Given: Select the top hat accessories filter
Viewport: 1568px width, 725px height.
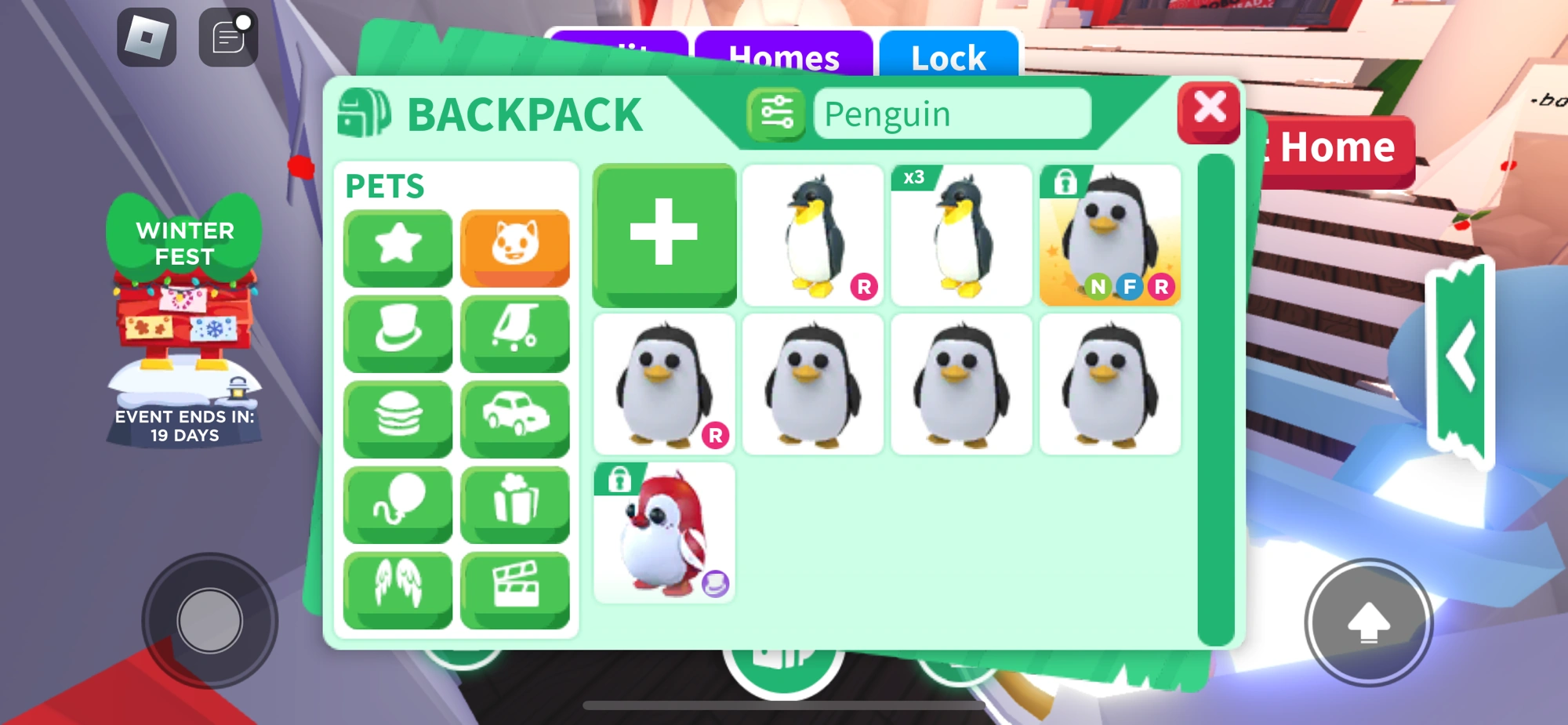Looking at the screenshot, I should pyautogui.click(x=397, y=333).
